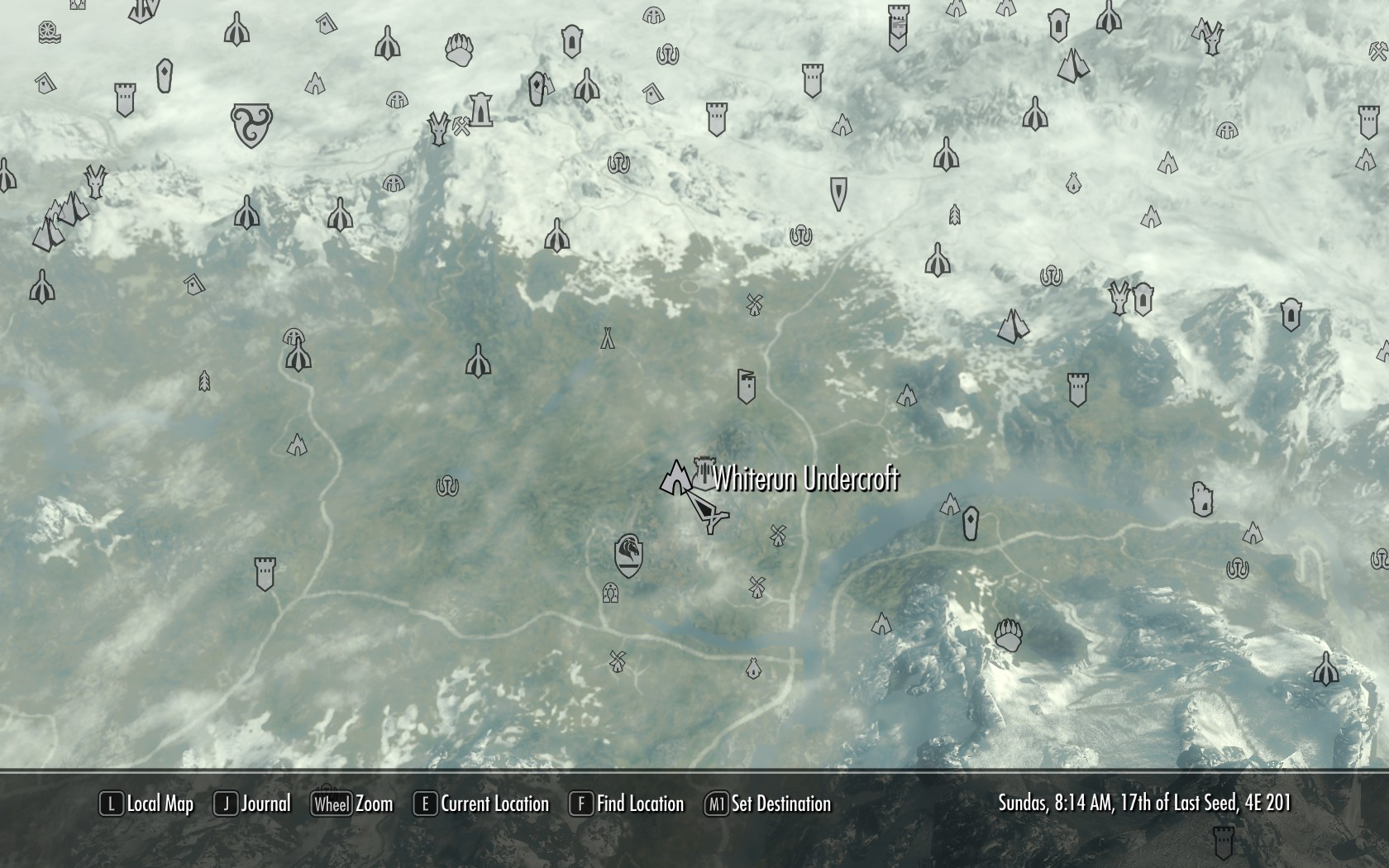Screen dimensions: 1389x868
Task: Select the twin-tower ruin marker by the eastern river
Action: pos(1201,499)
